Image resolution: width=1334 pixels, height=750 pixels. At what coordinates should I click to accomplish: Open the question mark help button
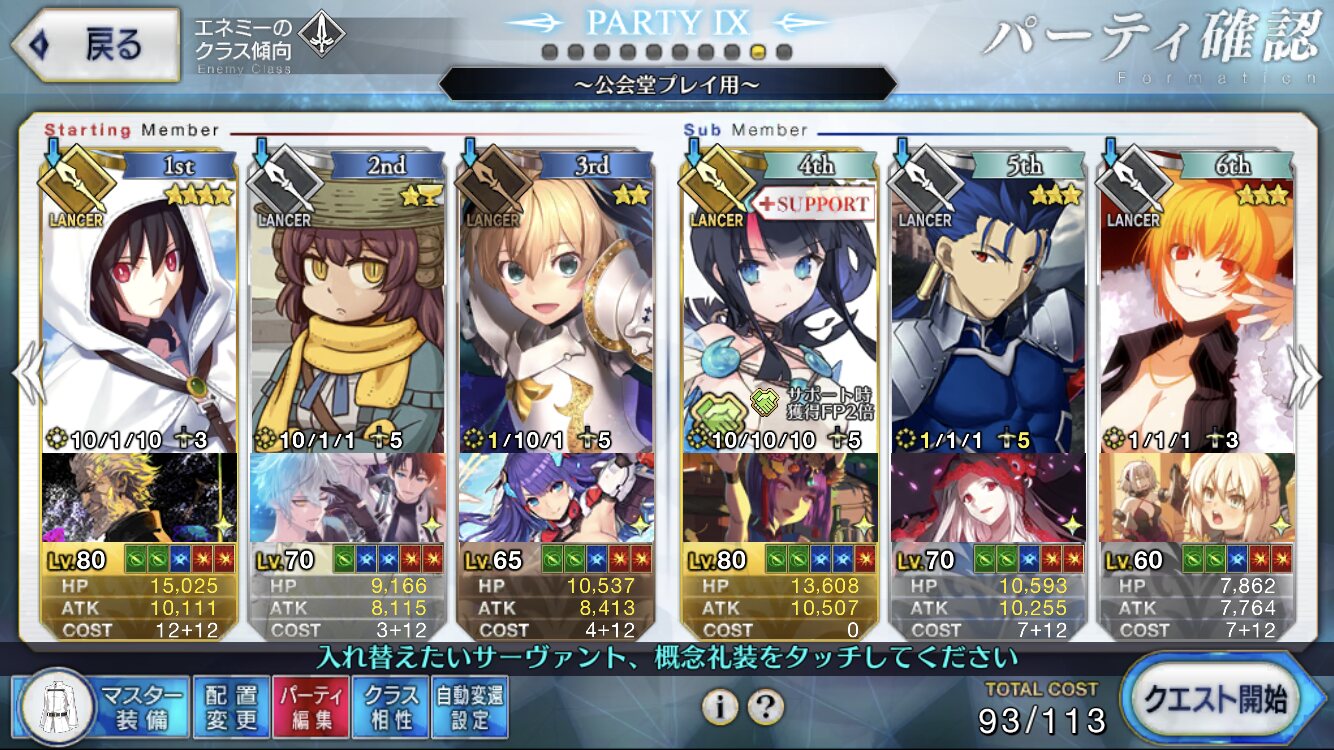[x=765, y=707]
